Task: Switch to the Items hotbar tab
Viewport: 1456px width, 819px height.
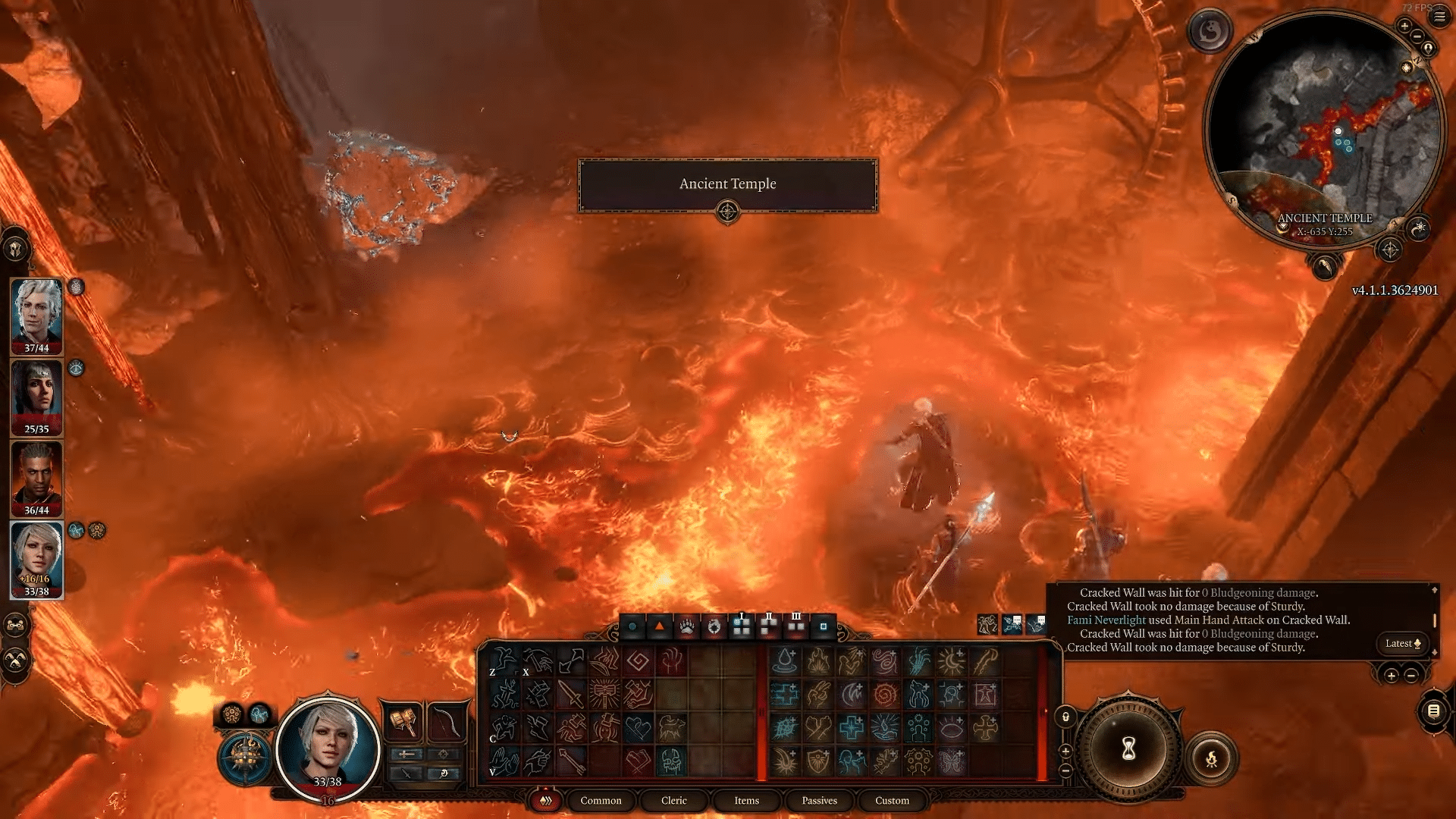Action: tap(746, 801)
